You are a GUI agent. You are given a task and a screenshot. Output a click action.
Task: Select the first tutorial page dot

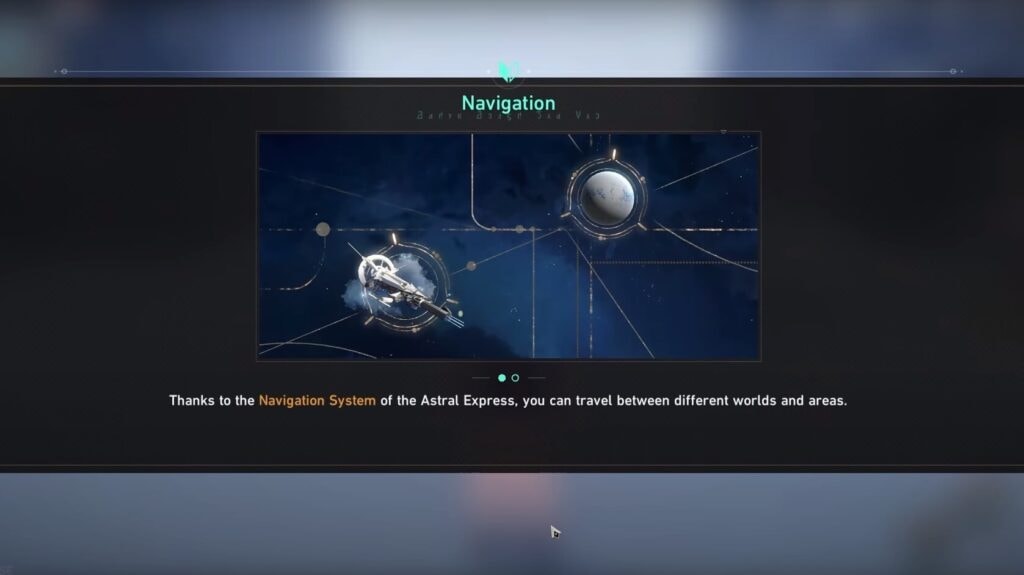502,378
